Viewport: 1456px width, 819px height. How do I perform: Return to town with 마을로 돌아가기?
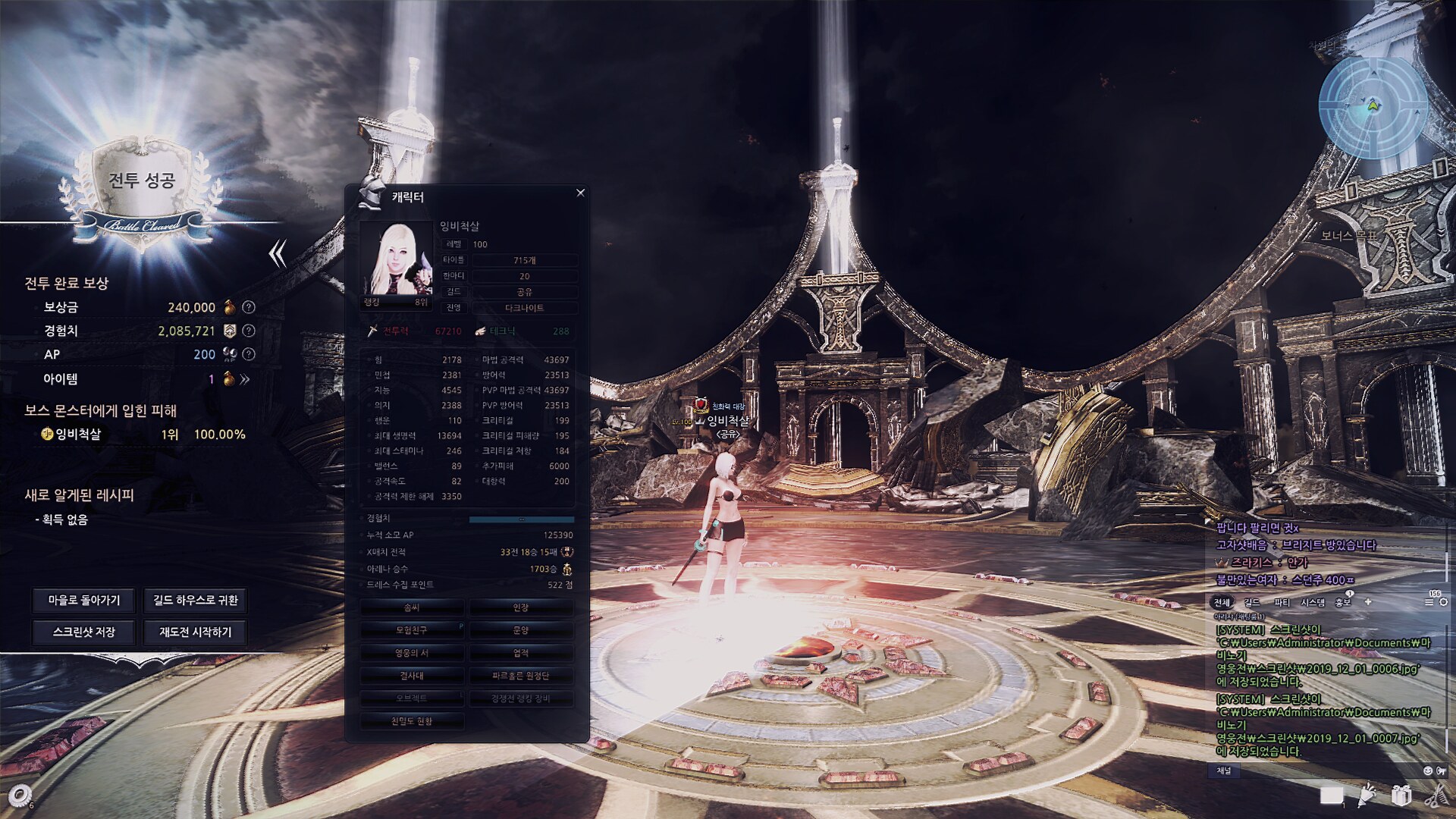point(84,600)
